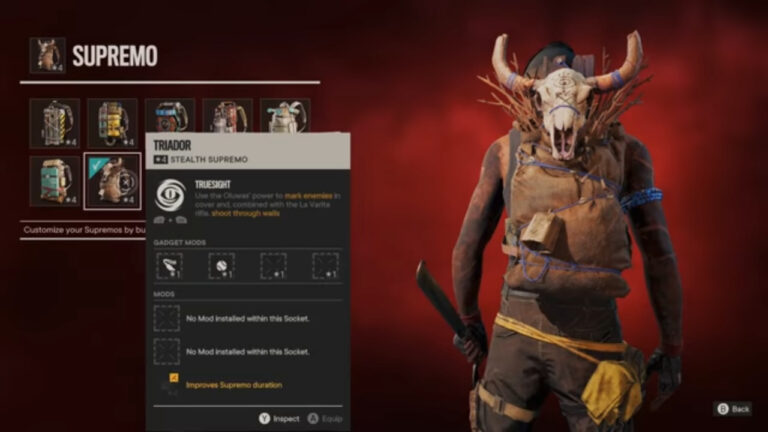This screenshot has height=432, width=768.
Task: Select the gray hazard-striped Supremo backpack
Action: pyautogui.click(x=54, y=122)
